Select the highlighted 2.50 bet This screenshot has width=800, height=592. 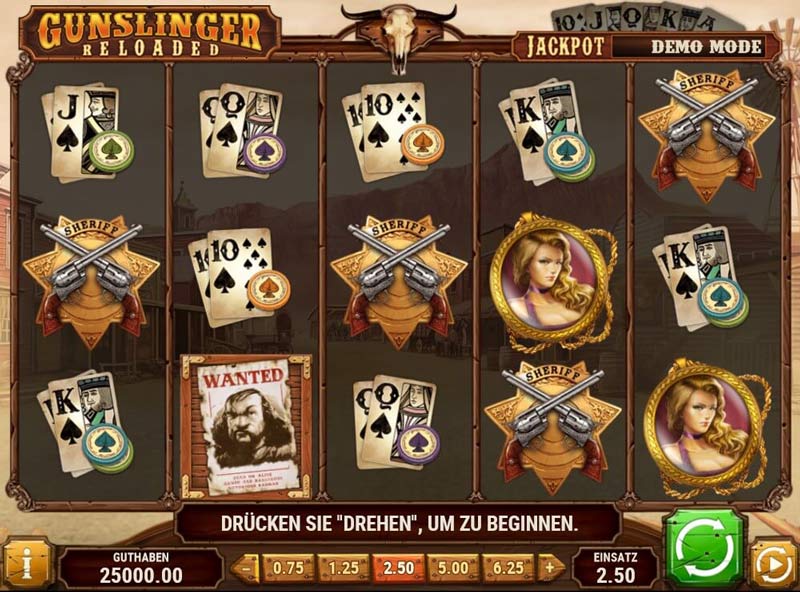(x=398, y=568)
